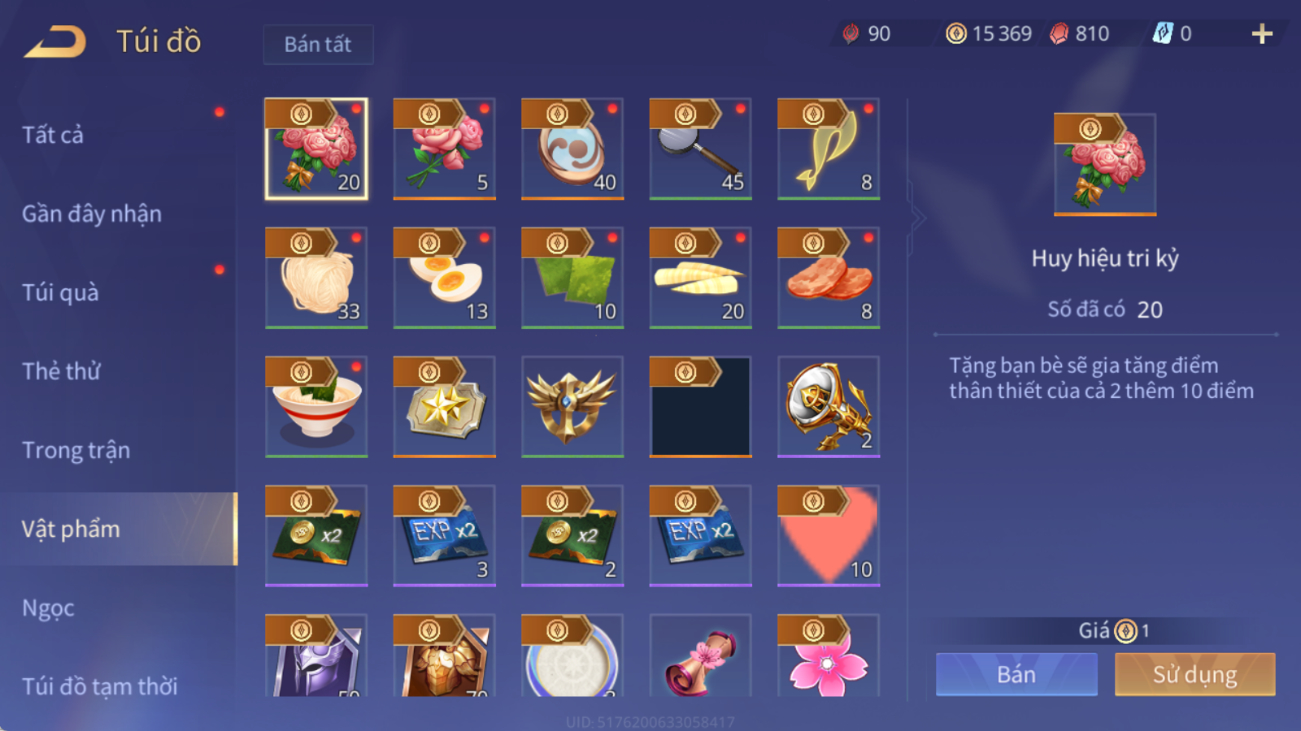
Task: Select the gold star ticket item
Action: point(444,407)
